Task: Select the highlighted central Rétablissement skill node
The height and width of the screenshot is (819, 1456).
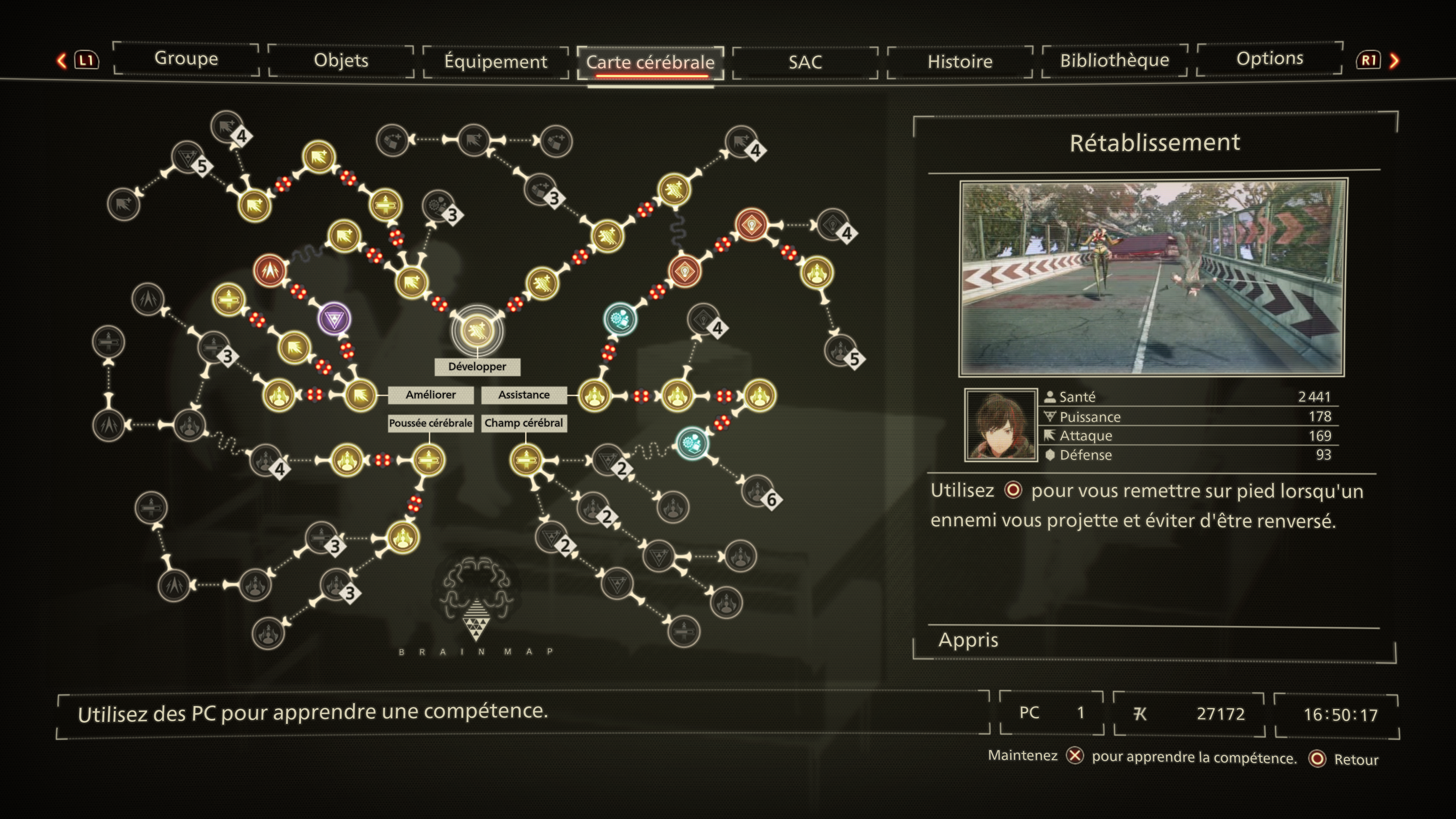Action: click(x=477, y=330)
